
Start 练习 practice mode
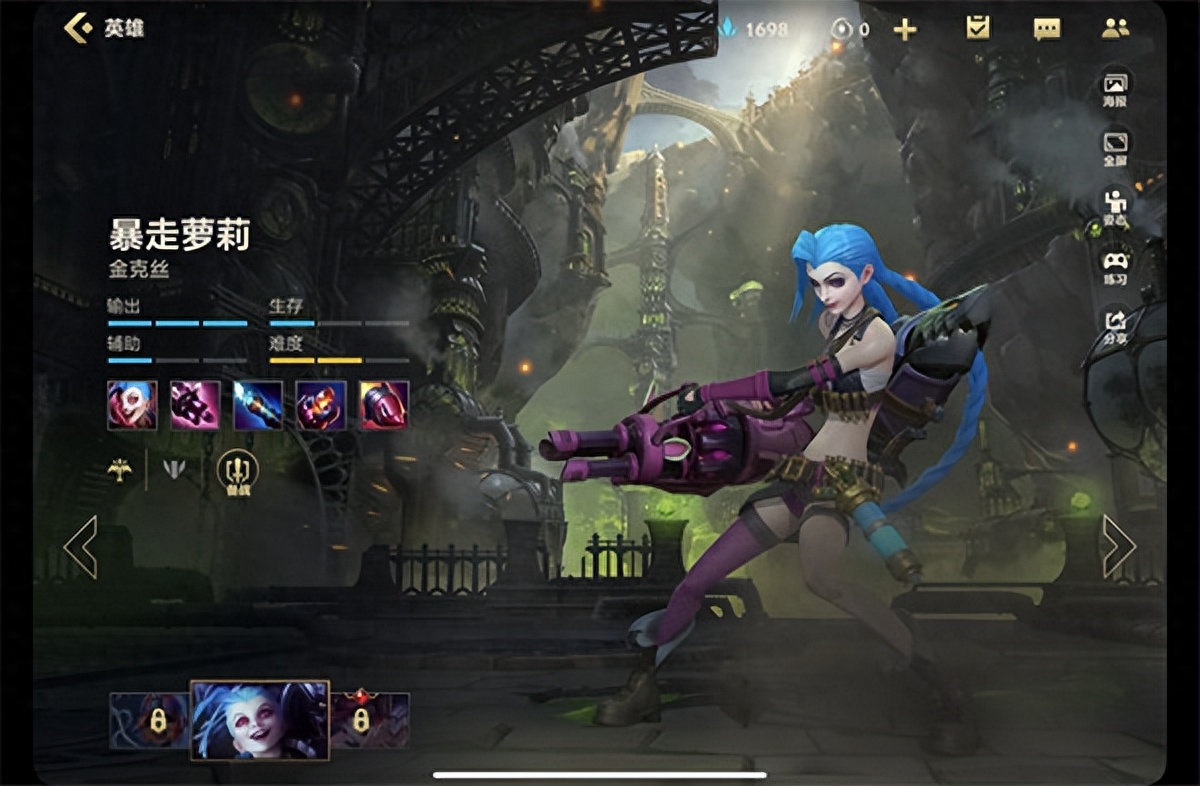click(1115, 266)
